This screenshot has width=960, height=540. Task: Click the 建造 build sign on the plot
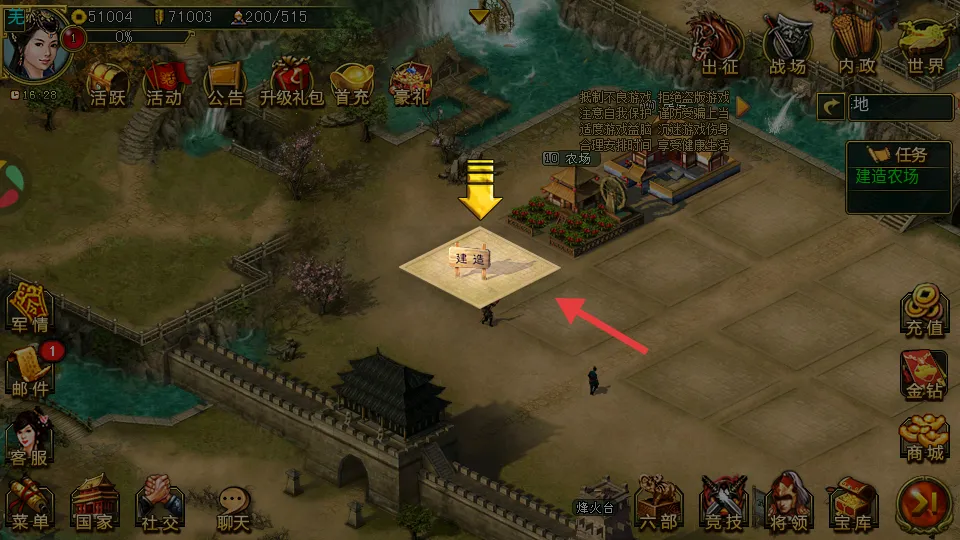pos(470,258)
